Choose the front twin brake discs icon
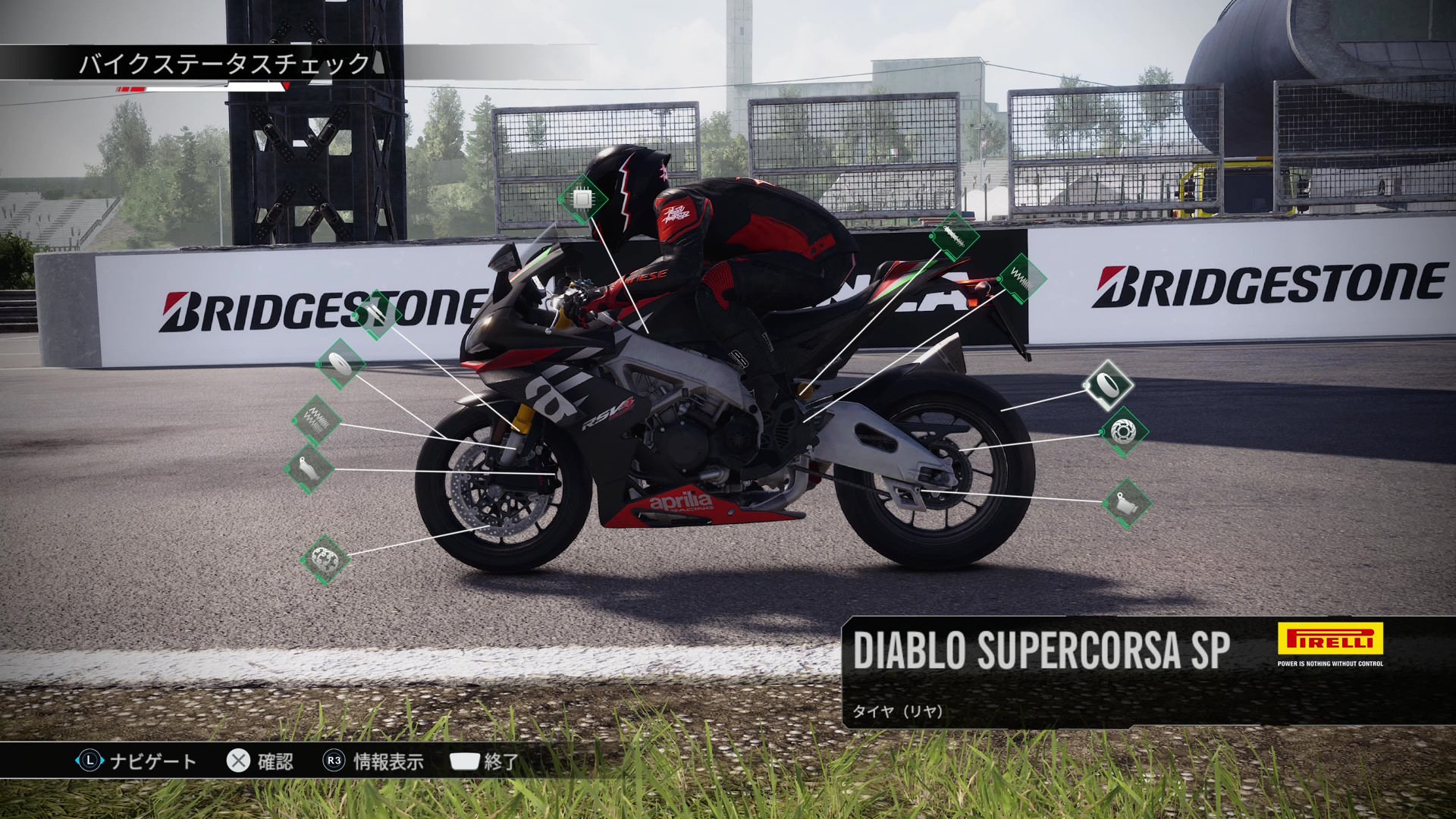1456x819 pixels. pos(325,560)
